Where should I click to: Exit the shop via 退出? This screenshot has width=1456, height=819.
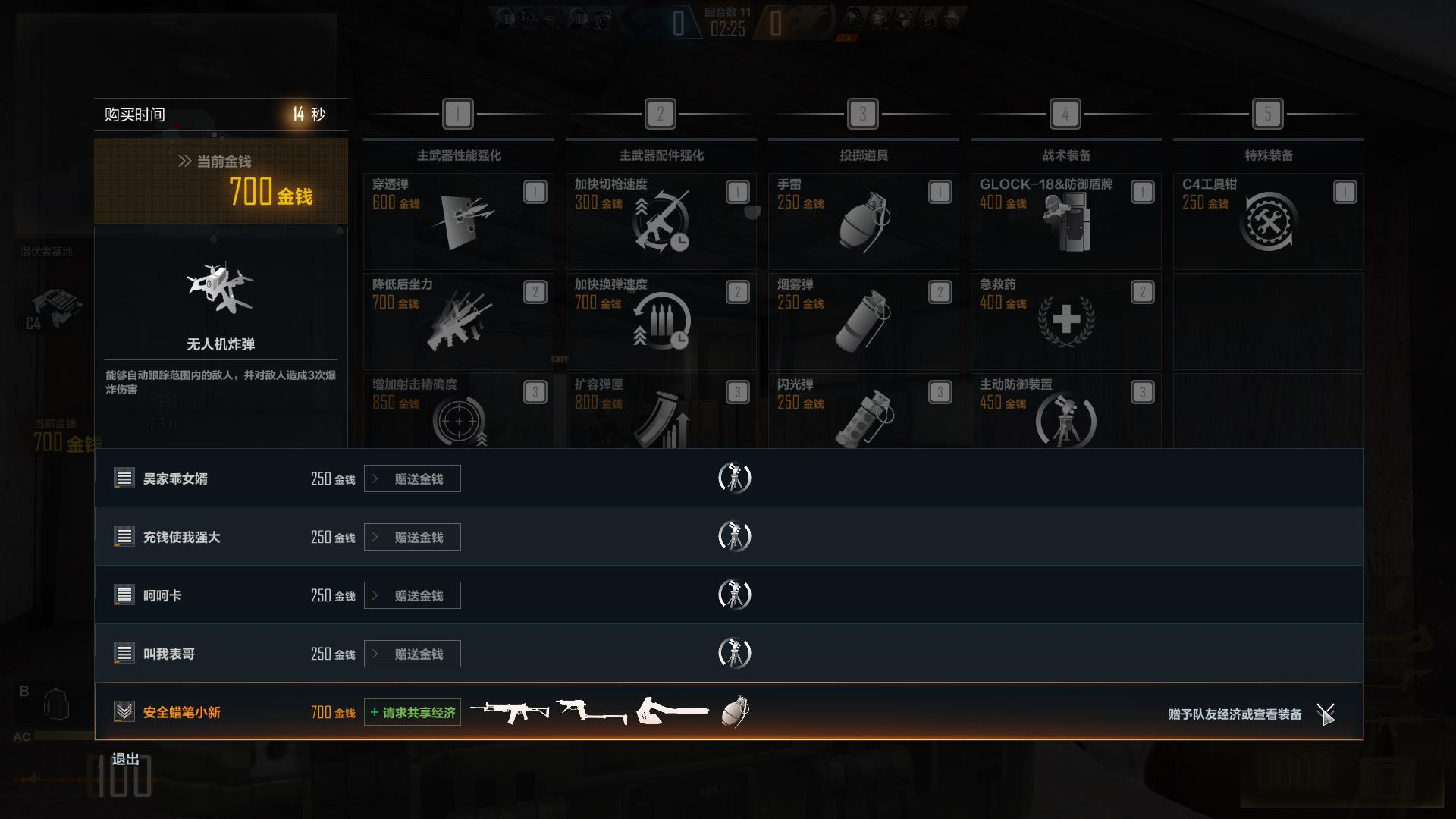(x=126, y=759)
